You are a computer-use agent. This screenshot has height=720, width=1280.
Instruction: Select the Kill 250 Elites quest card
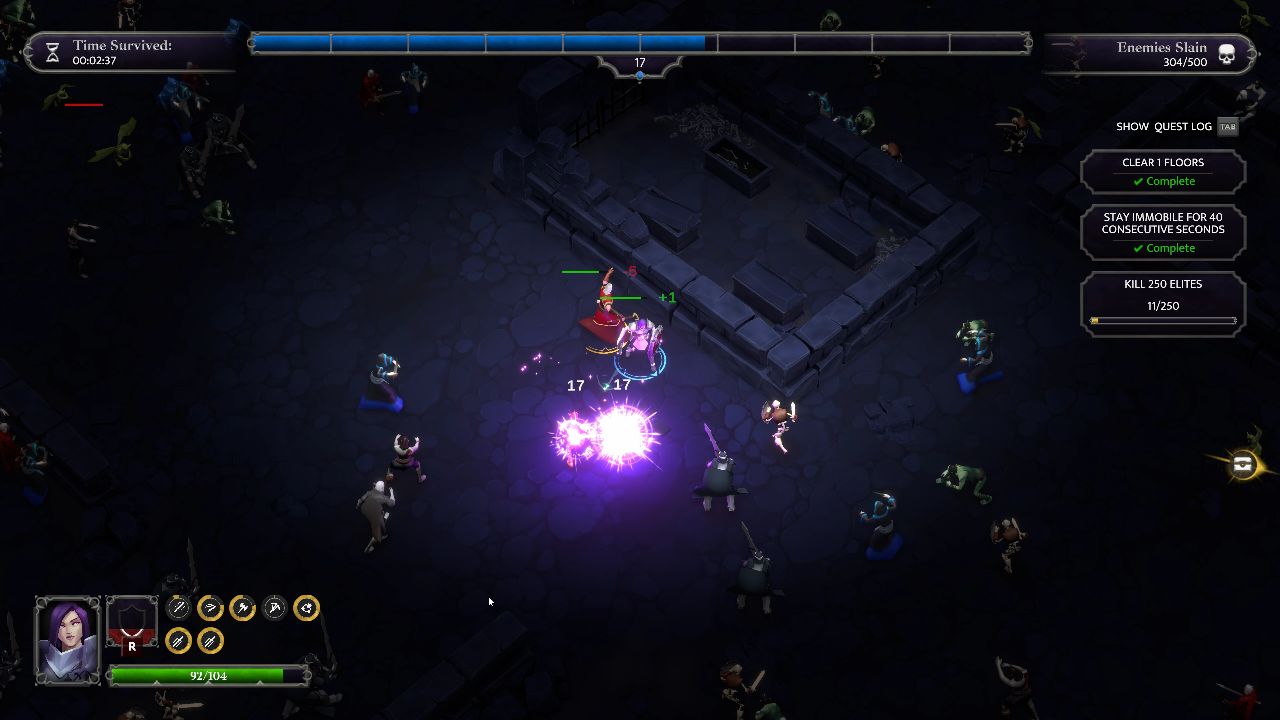click(1162, 302)
